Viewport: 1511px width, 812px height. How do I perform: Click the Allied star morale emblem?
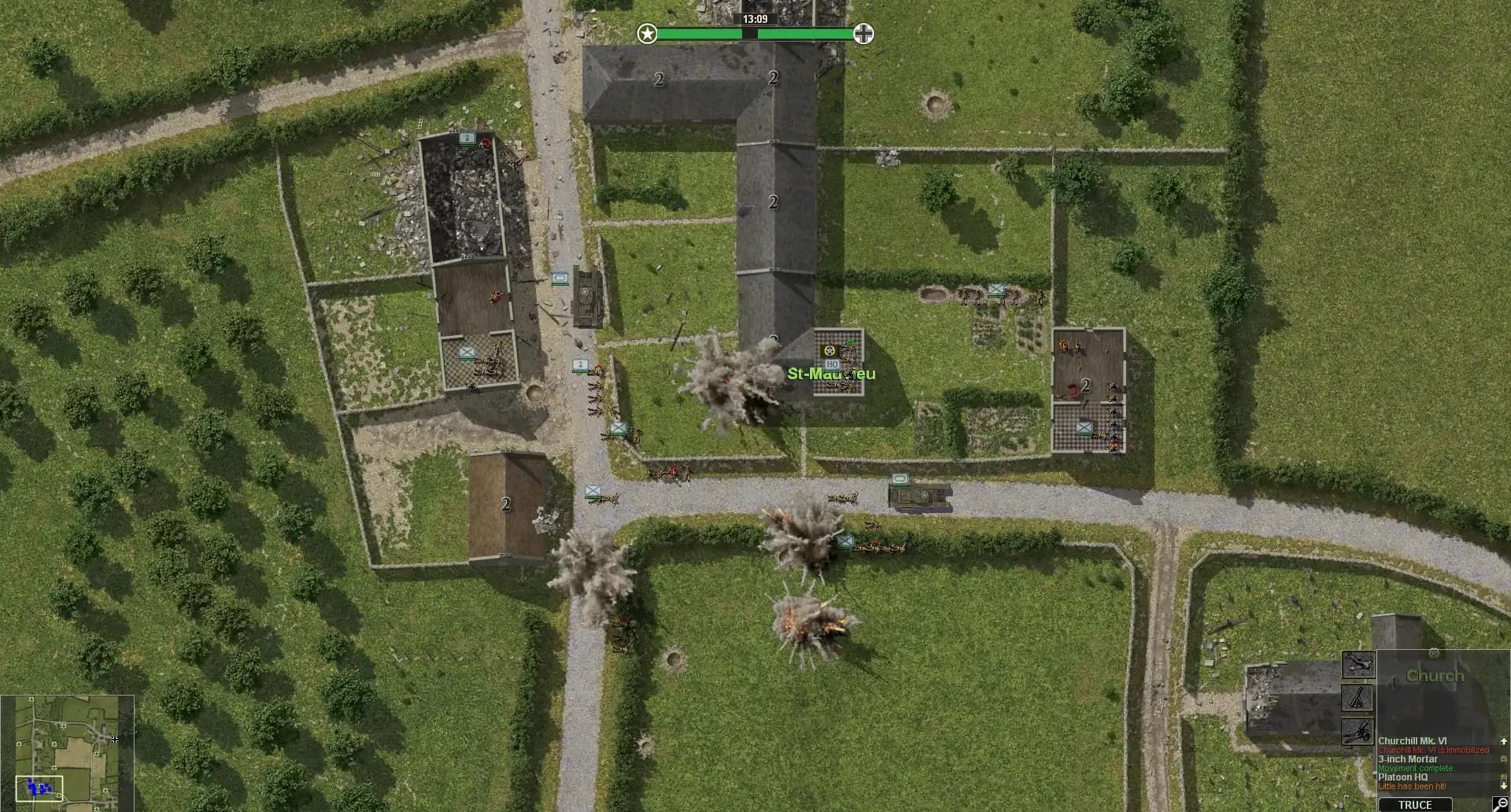click(x=647, y=35)
